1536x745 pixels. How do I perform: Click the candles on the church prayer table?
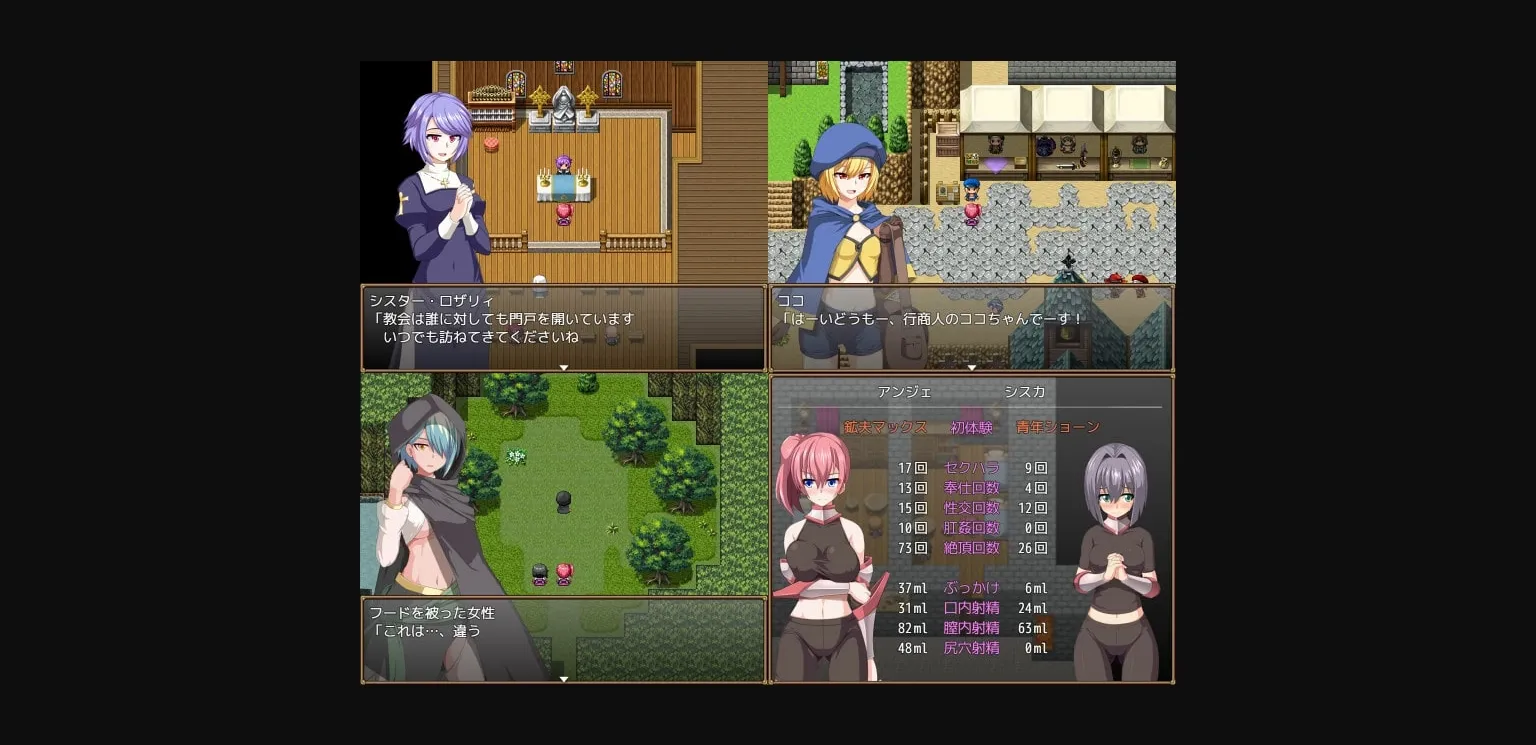click(545, 177)
